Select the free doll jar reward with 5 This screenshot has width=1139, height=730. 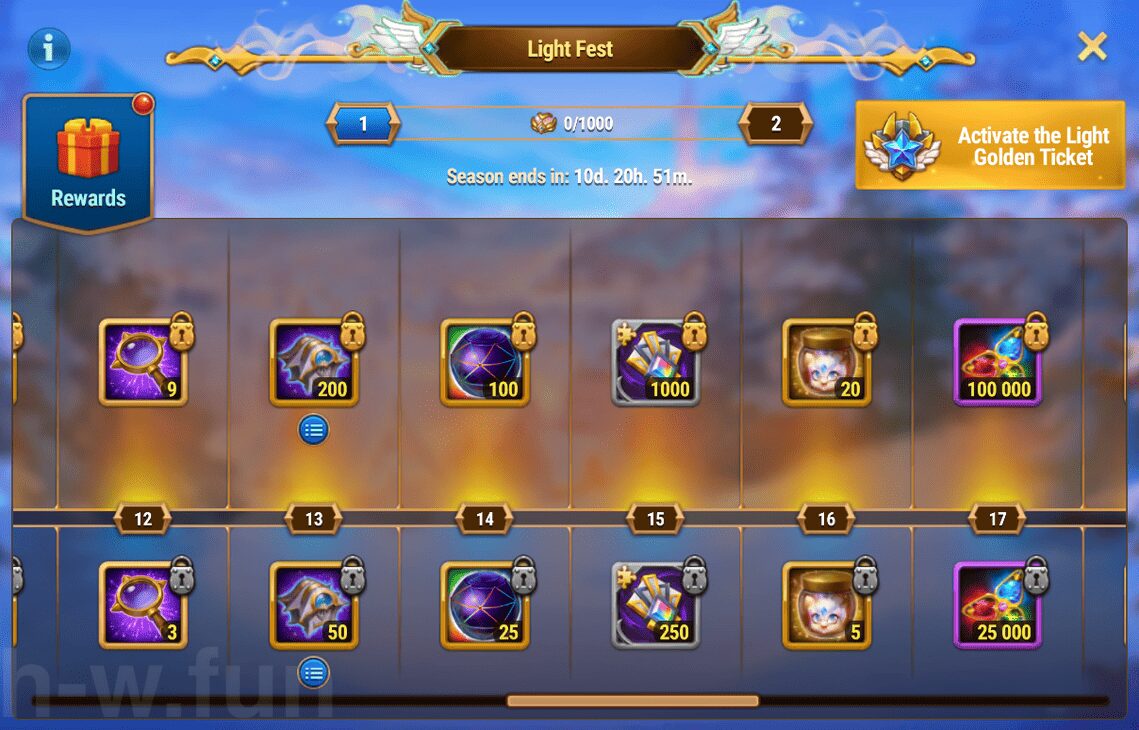pos(827,605)
